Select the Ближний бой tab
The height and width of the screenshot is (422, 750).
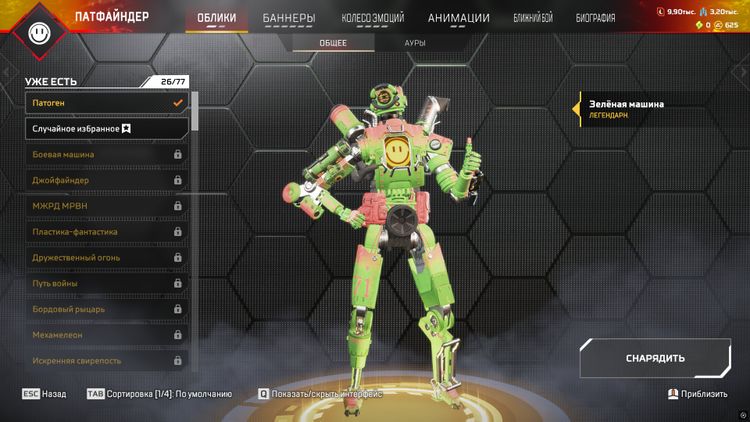(x=534, y=18)
